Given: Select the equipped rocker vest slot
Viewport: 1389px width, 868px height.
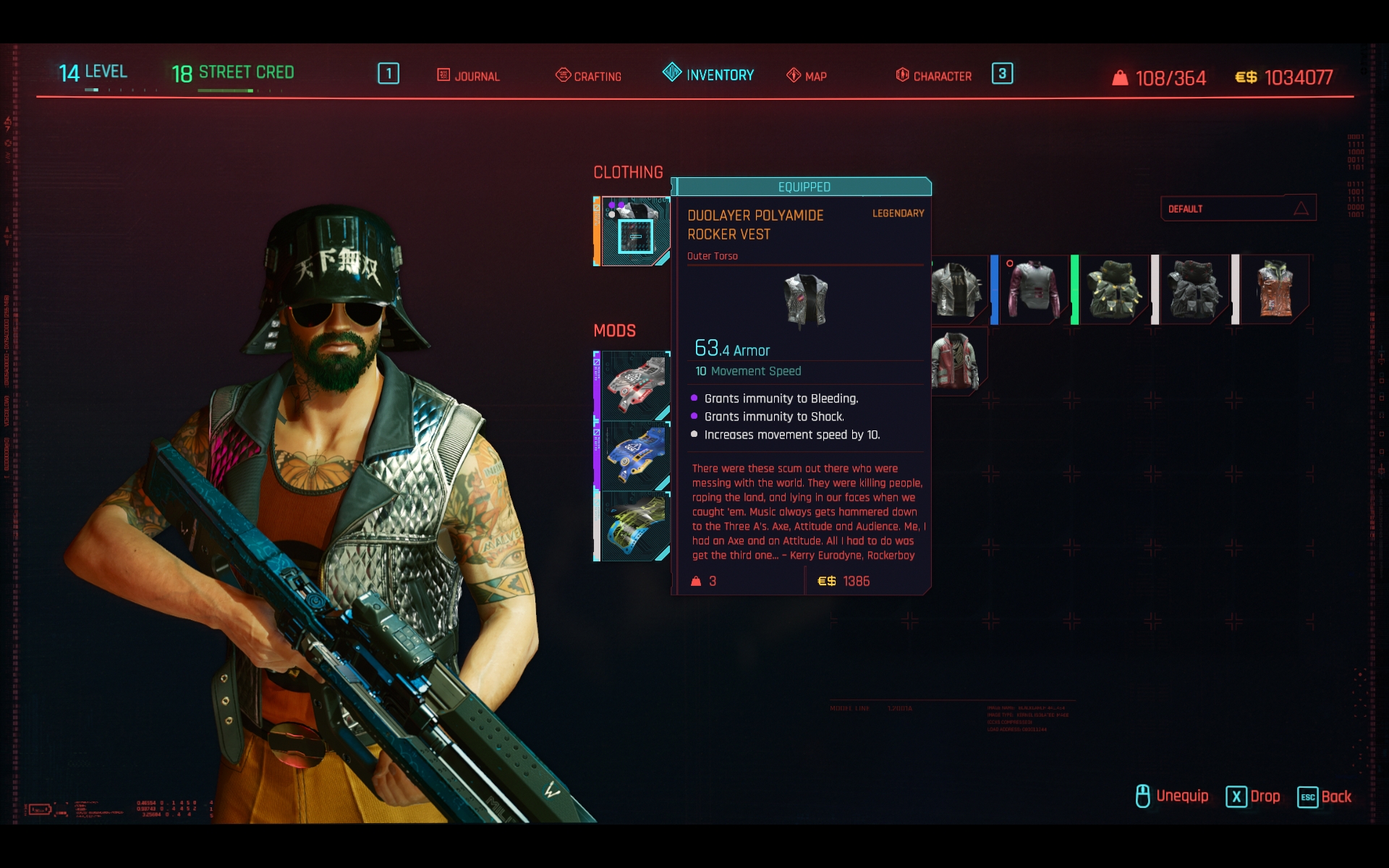Looking at the screenshot, I should [x=634, y=231].
